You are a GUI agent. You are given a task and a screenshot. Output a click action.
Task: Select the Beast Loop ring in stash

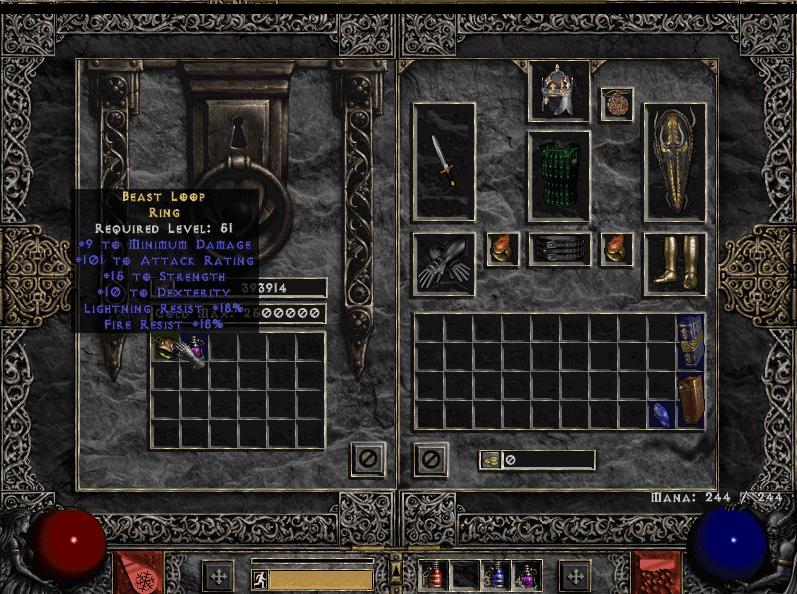[x=166, y=348]
